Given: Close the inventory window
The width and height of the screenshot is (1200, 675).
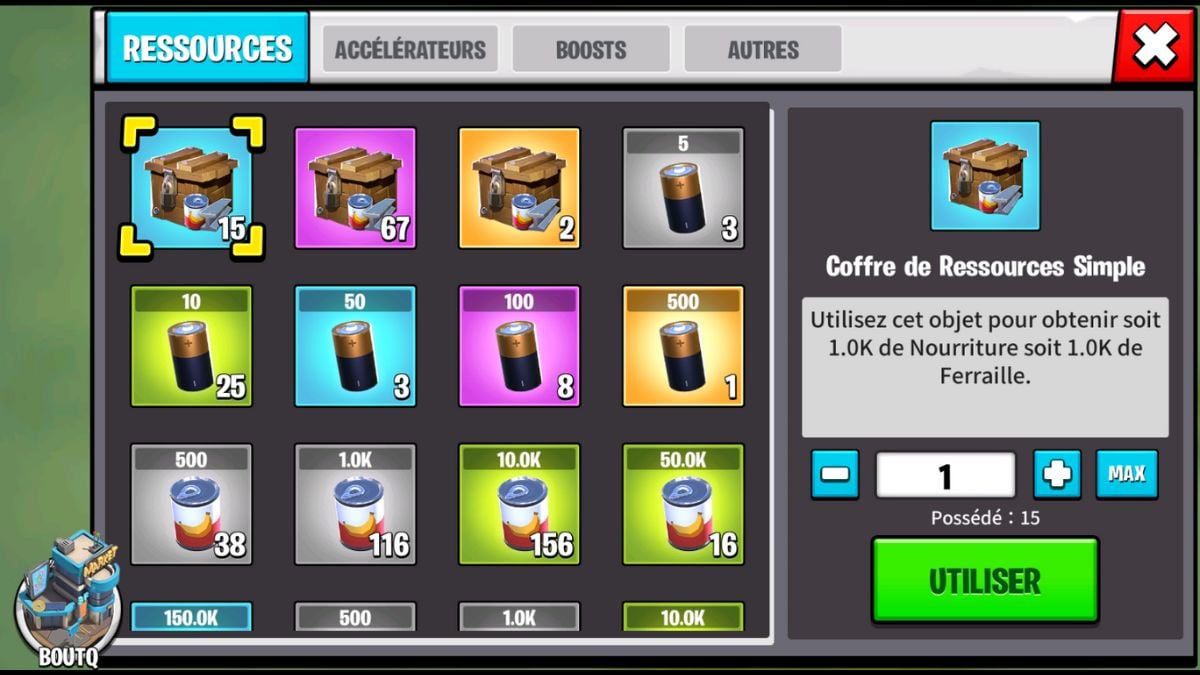Looking at the screenshot, I should (1154, 47).
